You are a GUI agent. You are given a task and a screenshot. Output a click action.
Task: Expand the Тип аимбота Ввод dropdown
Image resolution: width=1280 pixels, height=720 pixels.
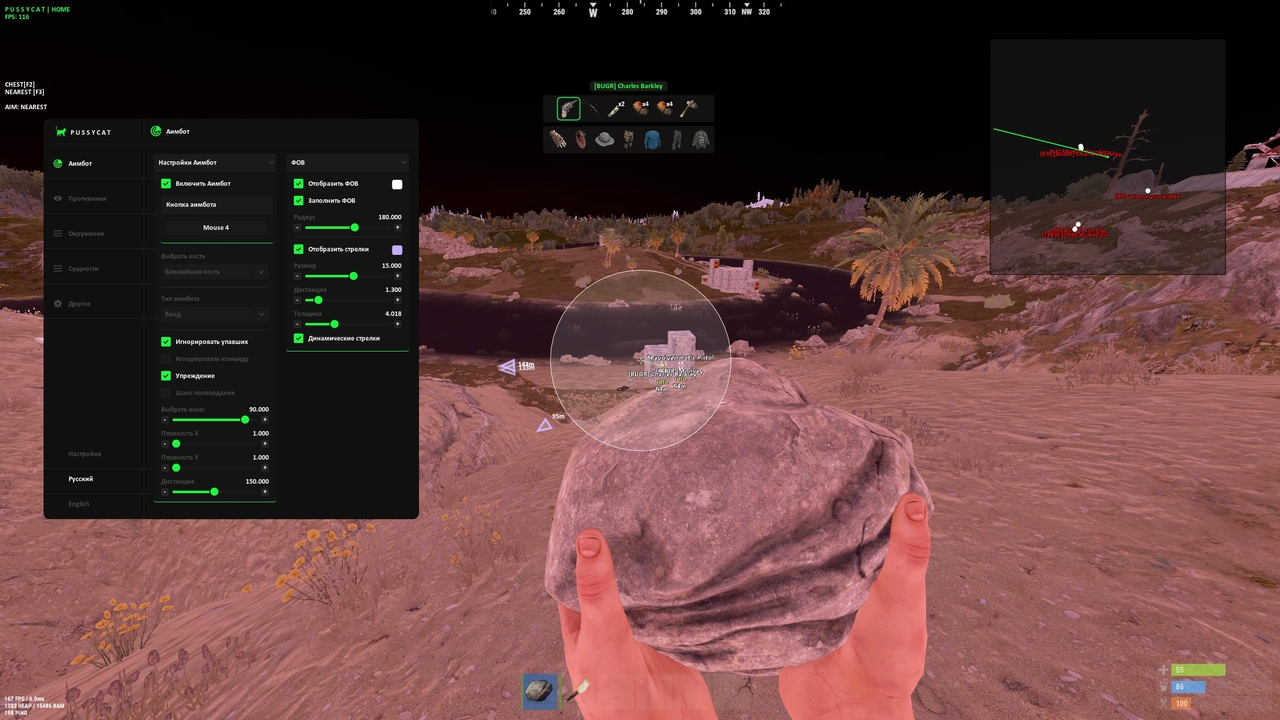pos(214,313)
